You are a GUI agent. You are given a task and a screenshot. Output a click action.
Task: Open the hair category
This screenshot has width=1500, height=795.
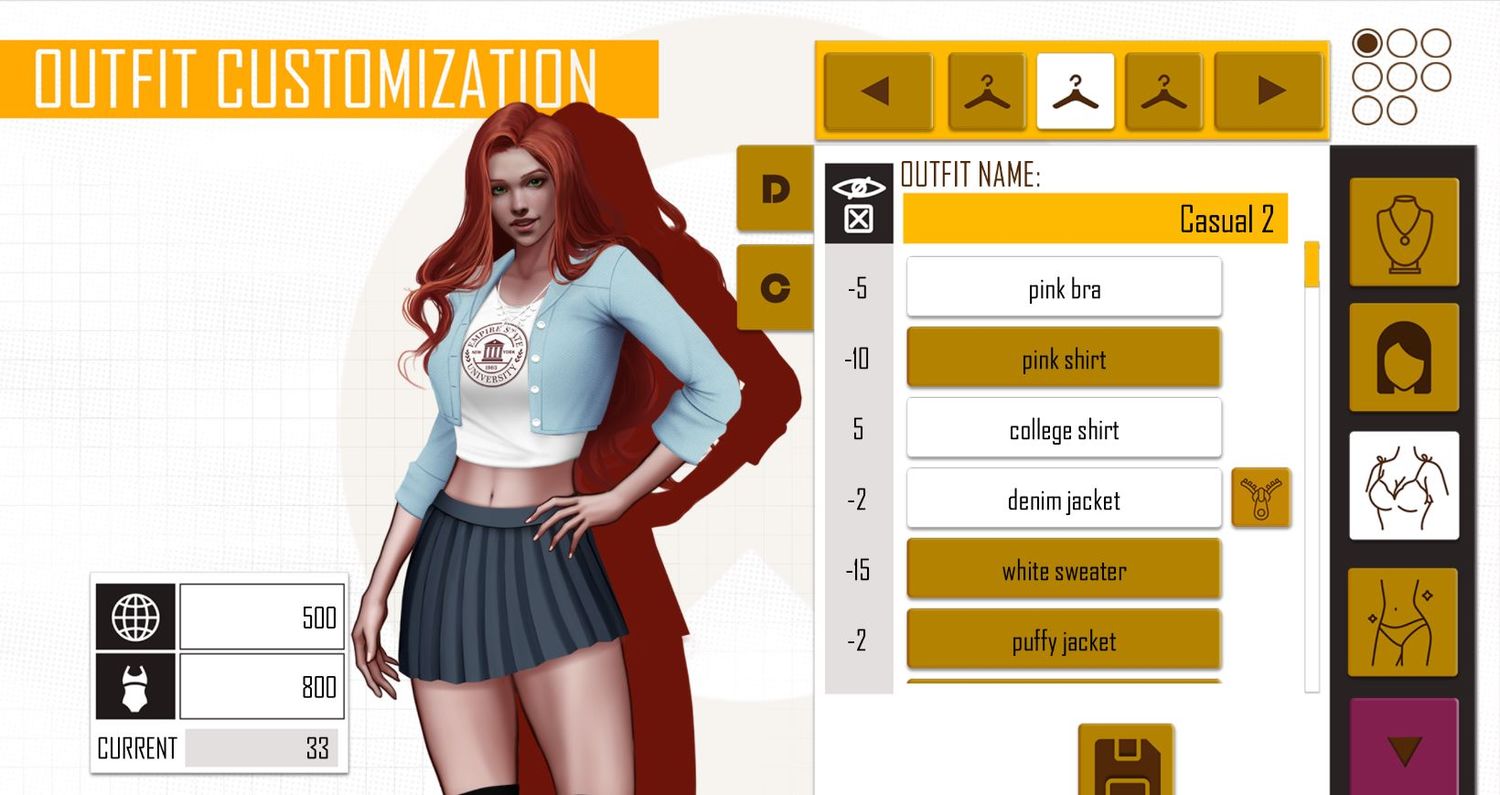[1403, 357]
